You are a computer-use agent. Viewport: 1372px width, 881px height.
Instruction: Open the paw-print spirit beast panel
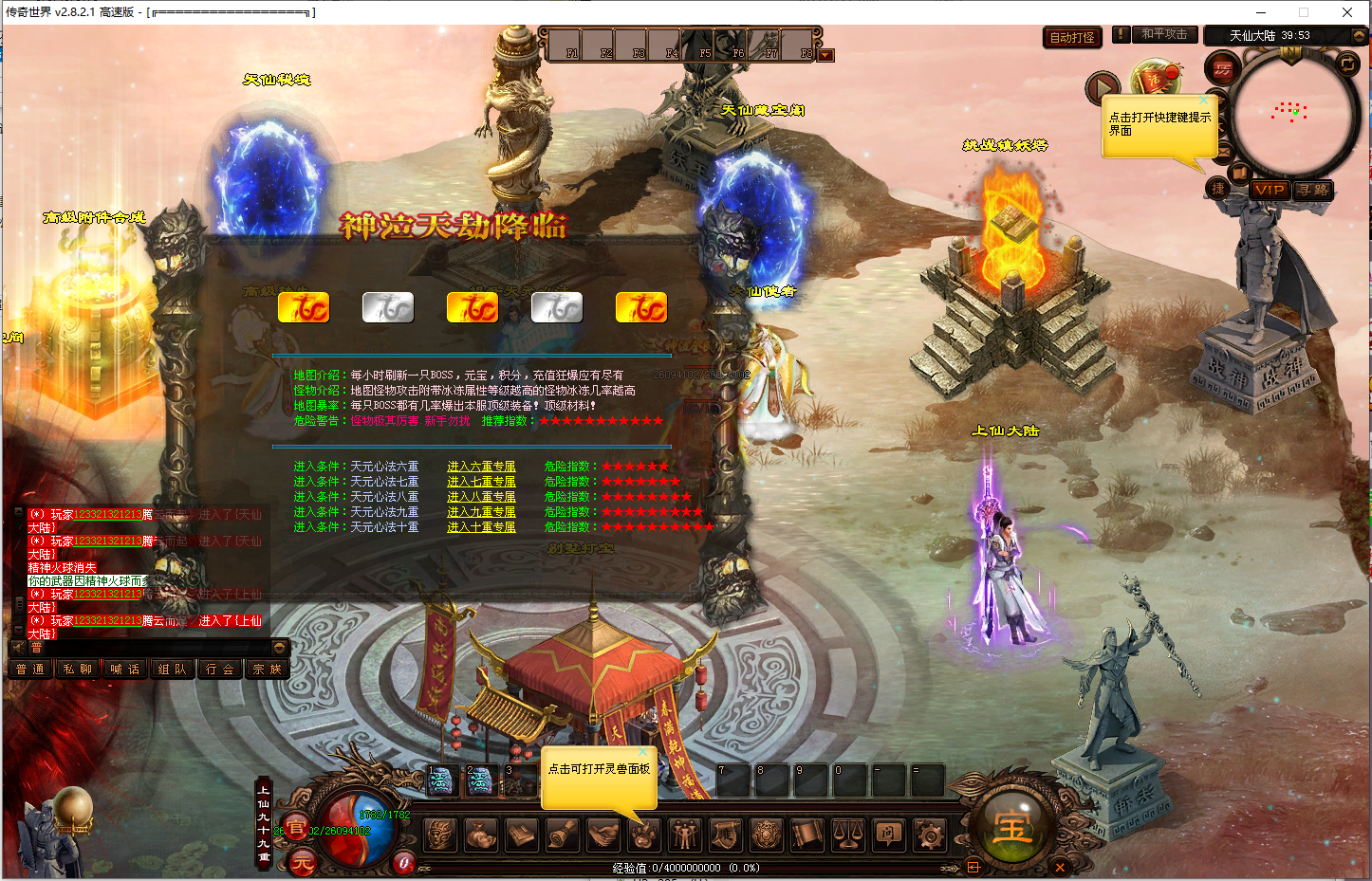click(643, 835)
